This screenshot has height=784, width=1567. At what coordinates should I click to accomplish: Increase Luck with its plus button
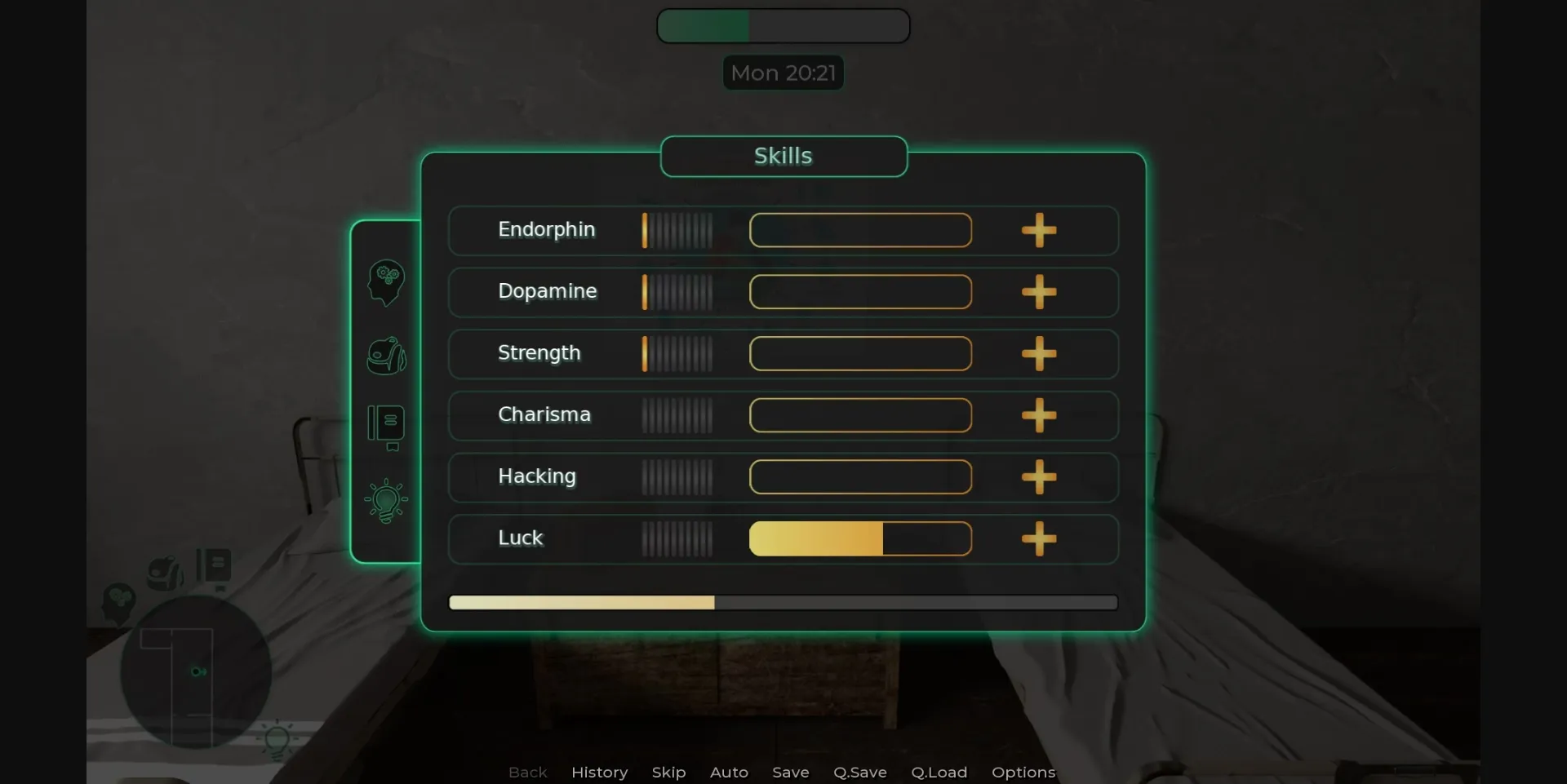point(1040,538)
